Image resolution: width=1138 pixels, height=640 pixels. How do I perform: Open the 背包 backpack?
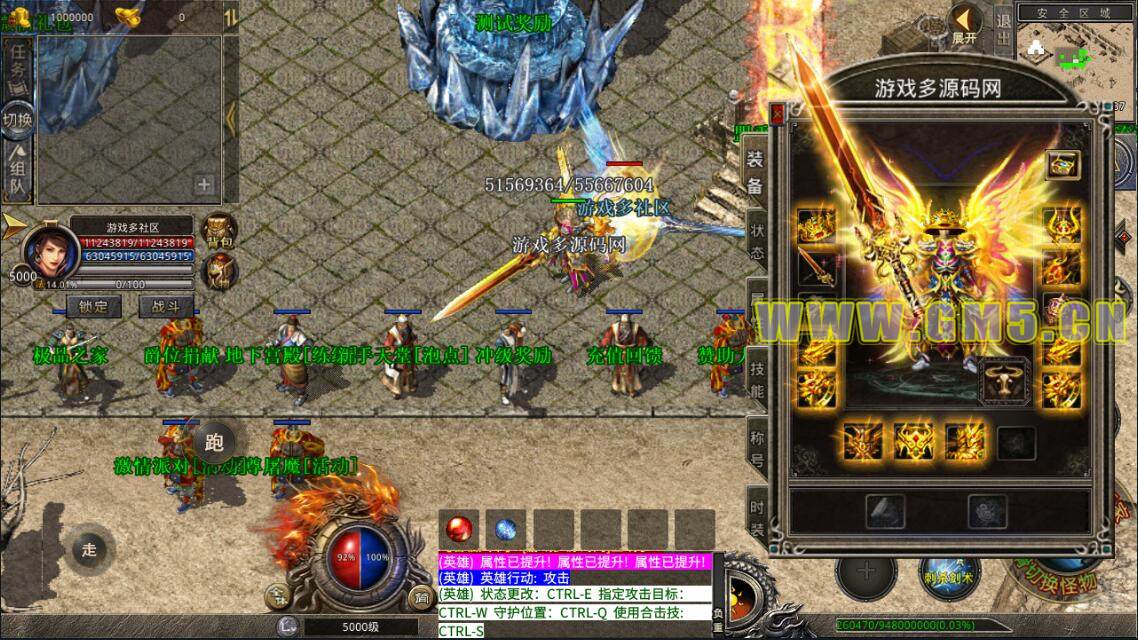219,230
